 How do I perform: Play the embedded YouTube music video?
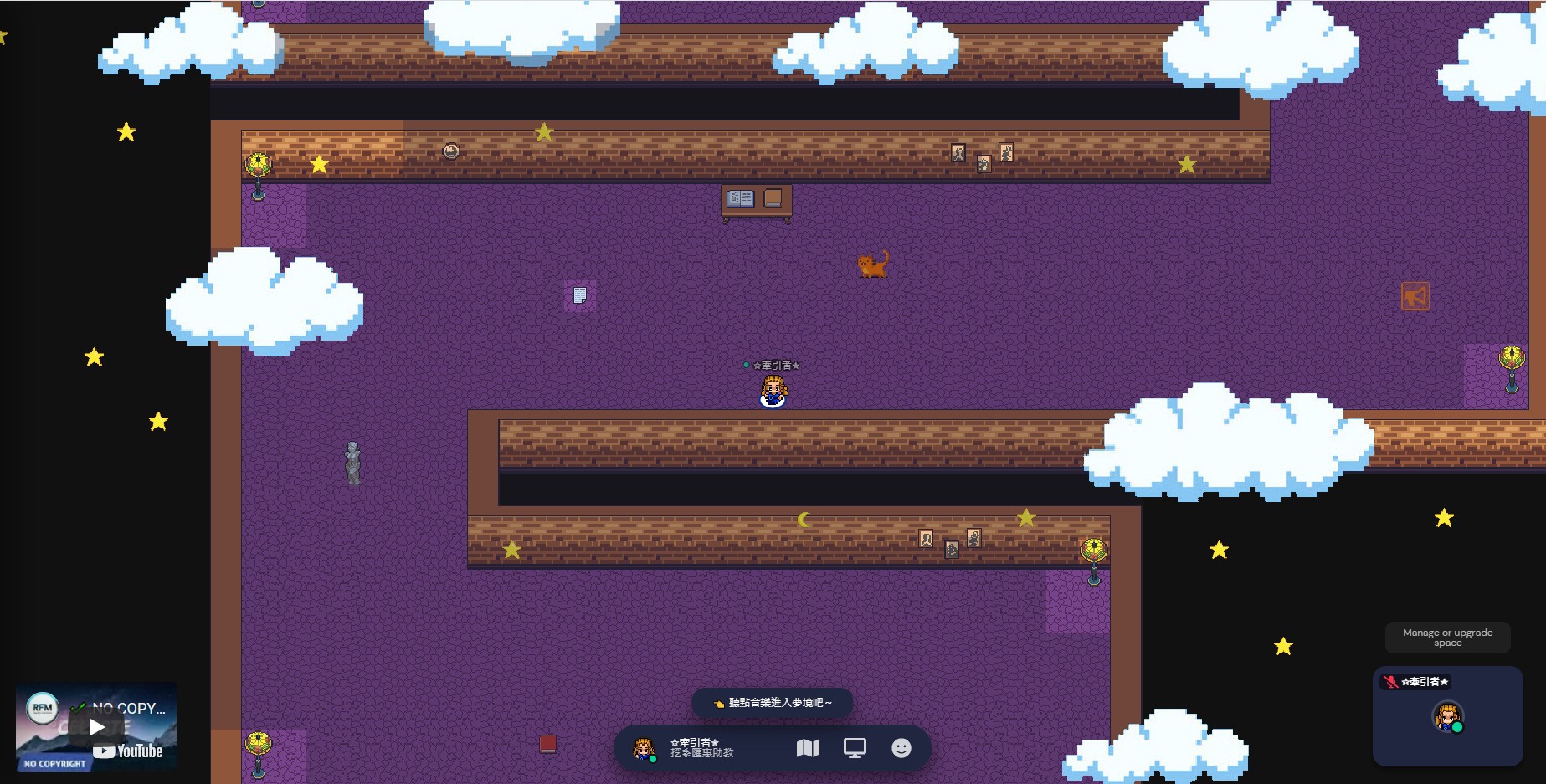tap(97, 726)
